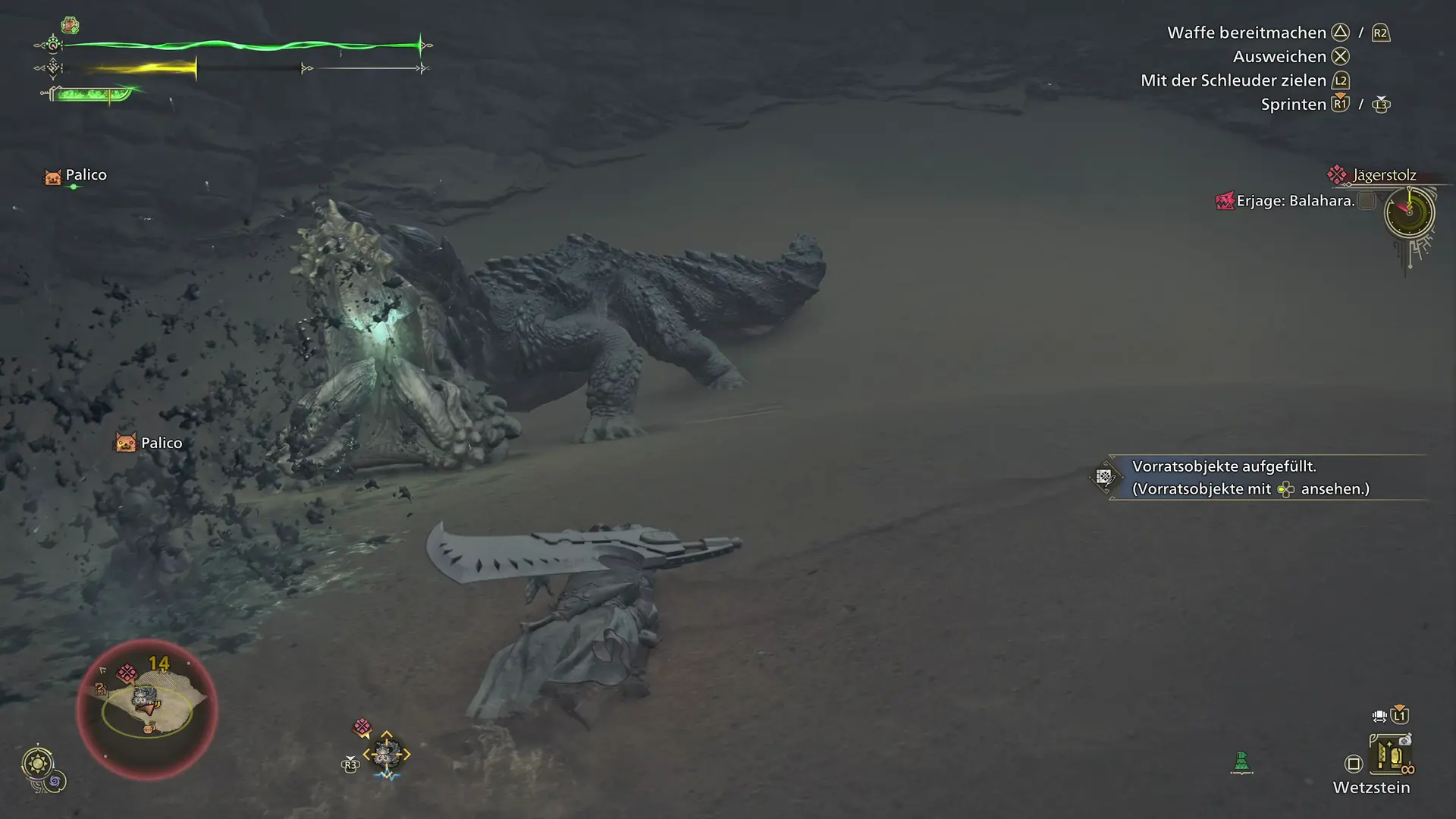Open the circular minimap
Viewport: 1456px width, 819px height.
point(147,708)
